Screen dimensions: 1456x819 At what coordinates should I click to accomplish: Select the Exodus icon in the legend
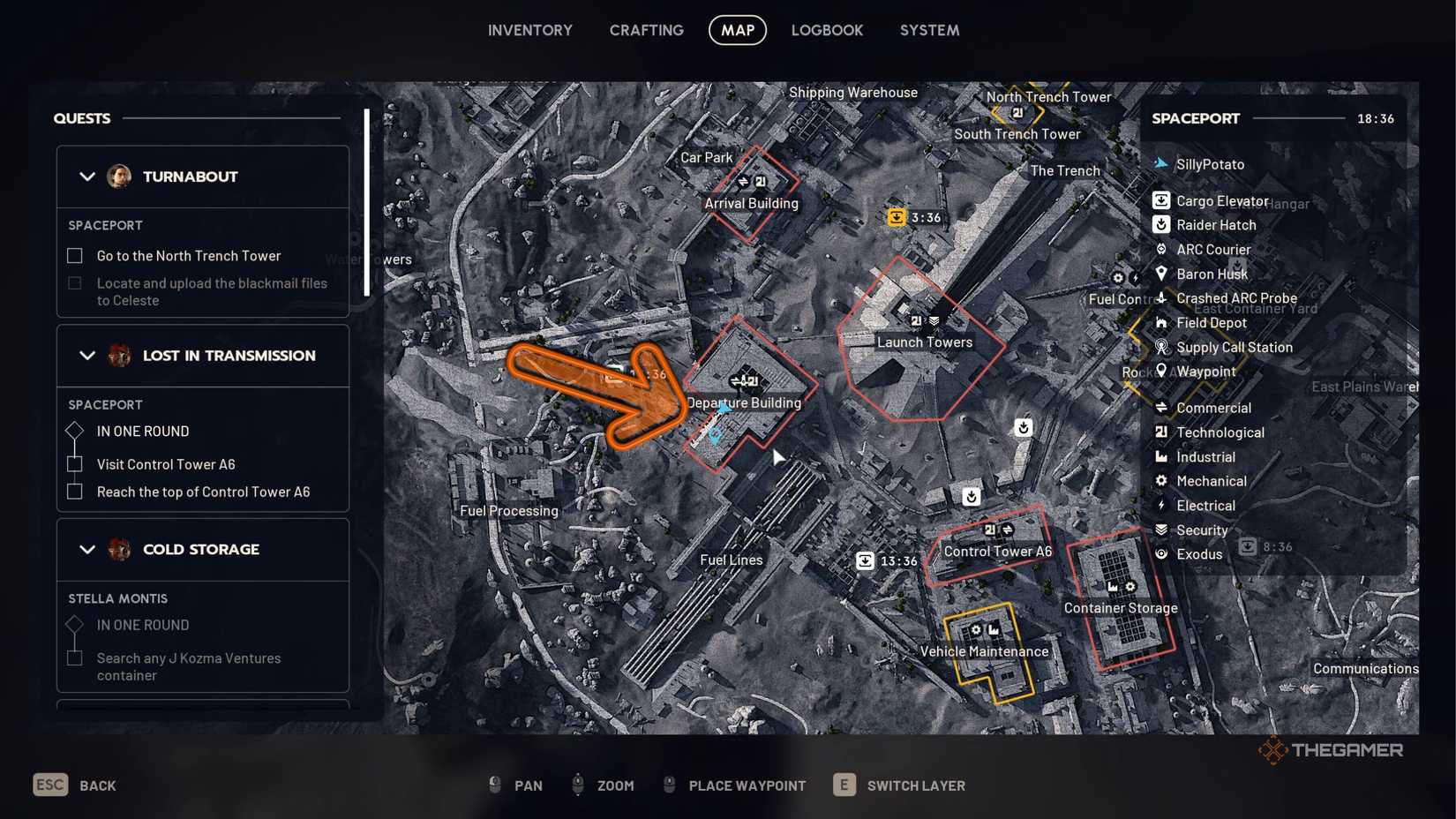(x=1161, y=554)
